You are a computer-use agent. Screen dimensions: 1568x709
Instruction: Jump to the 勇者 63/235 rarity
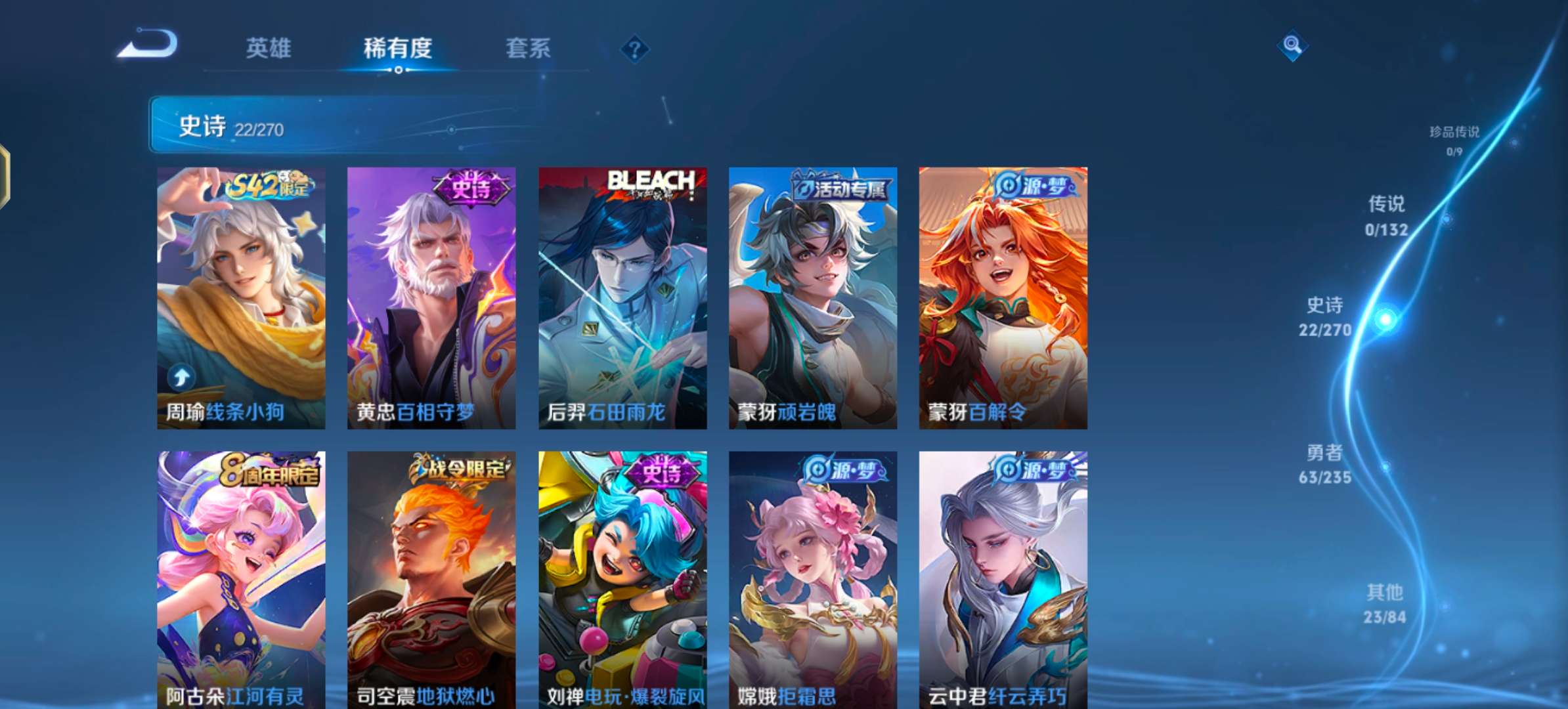[1324, 464]
